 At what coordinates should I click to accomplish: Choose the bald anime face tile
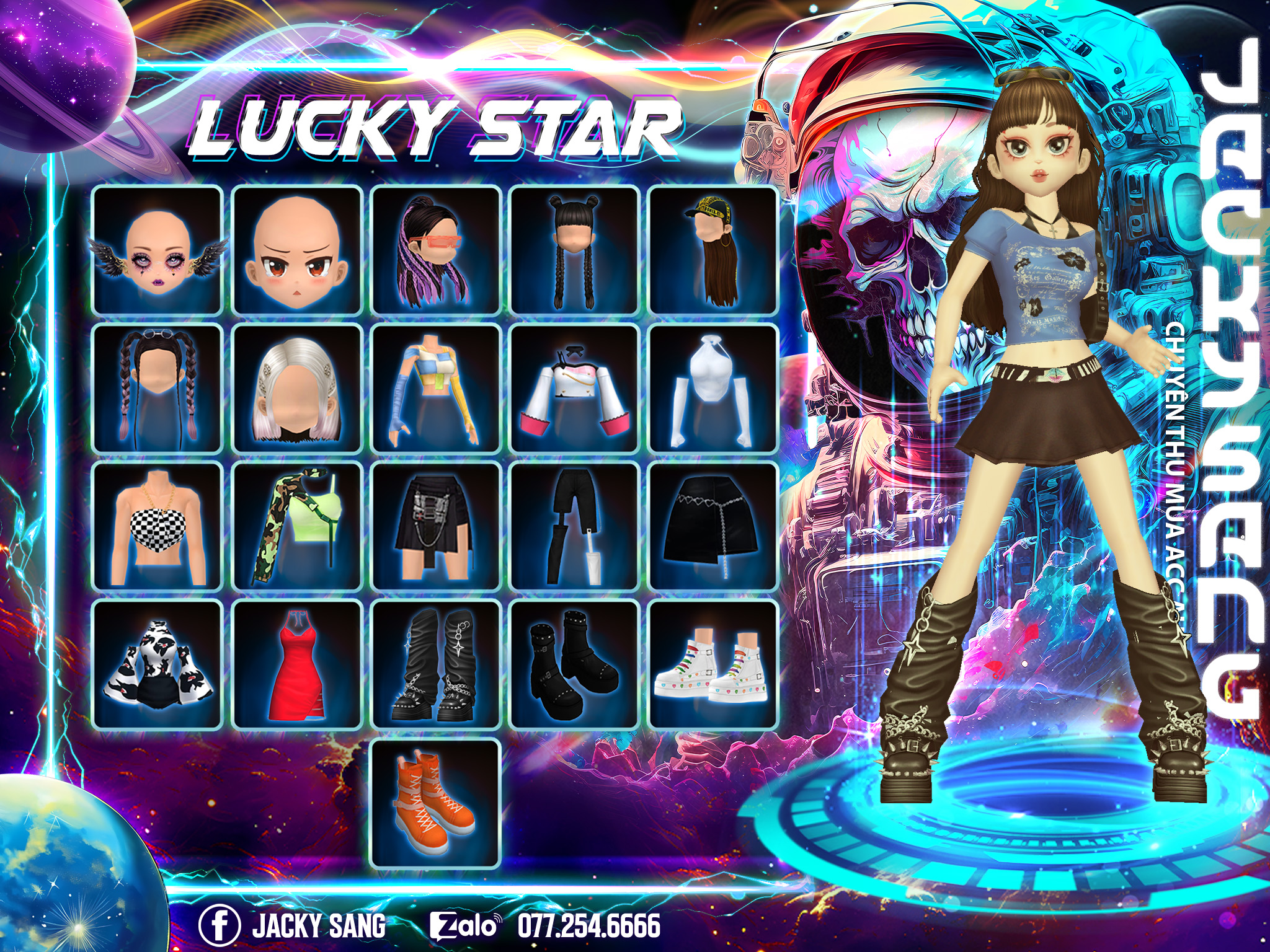point(297,250)
